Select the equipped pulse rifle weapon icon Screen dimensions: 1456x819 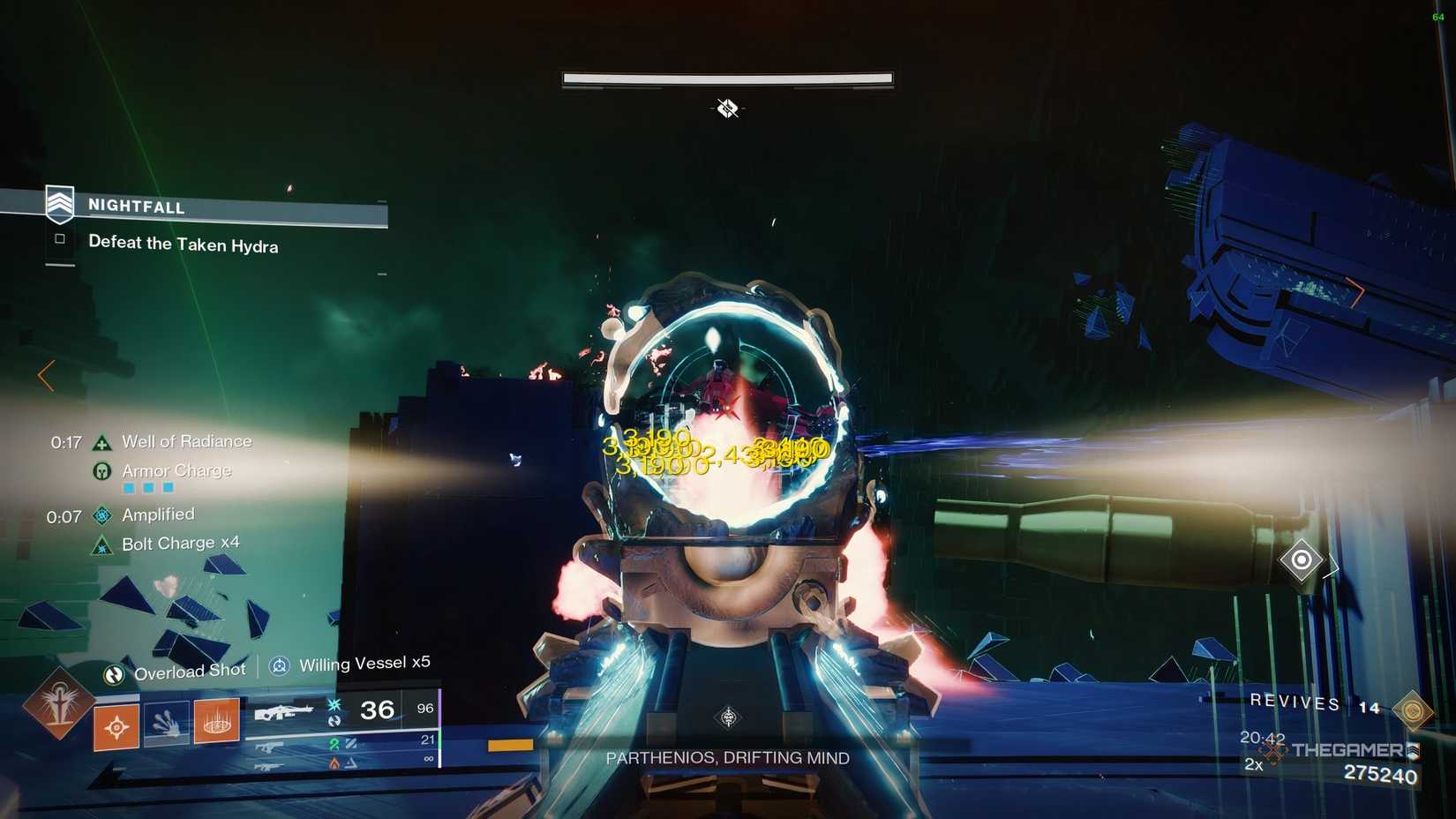coord(285,710)
